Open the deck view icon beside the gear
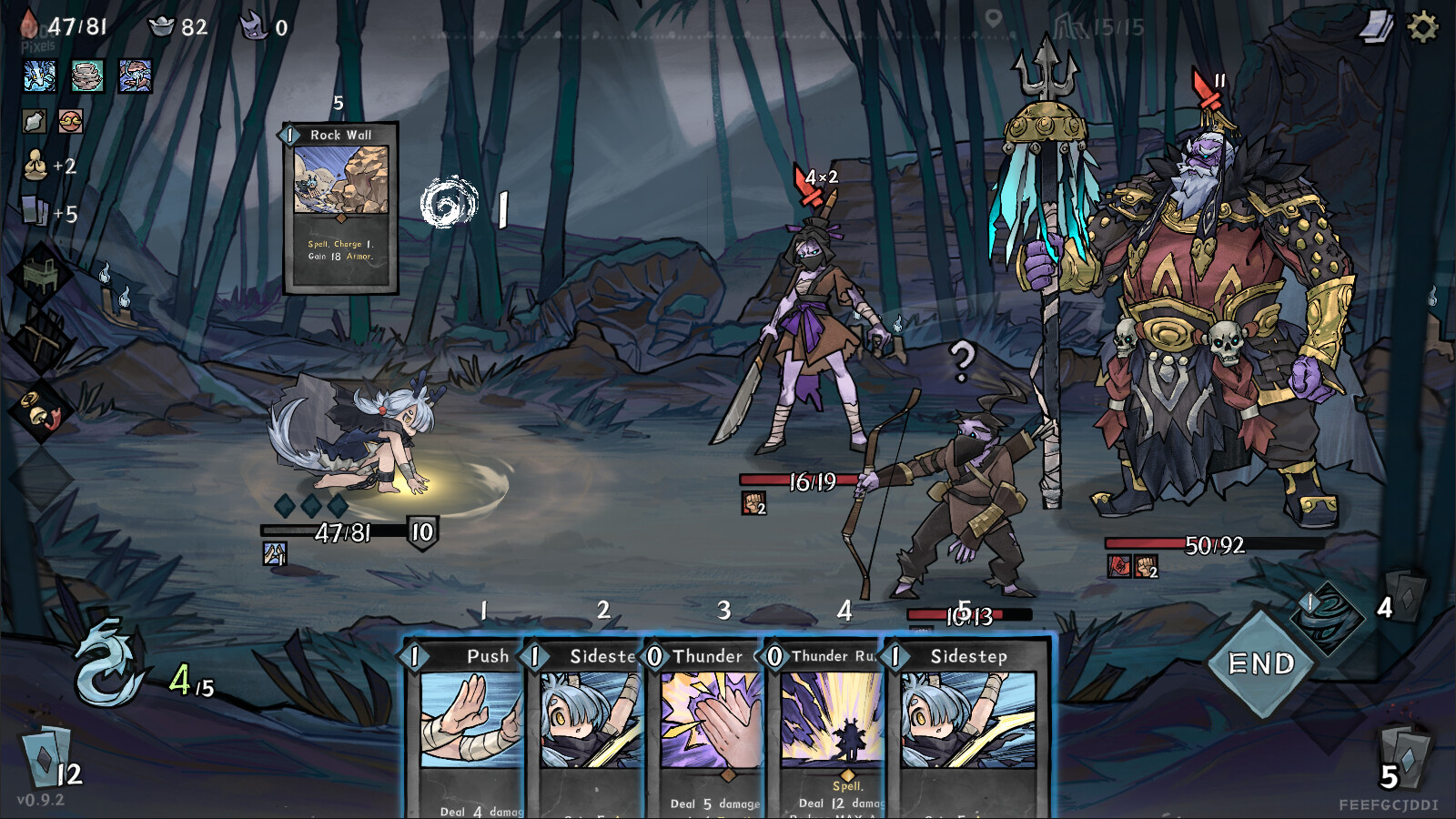The image size is (1456, 819). 1377,27
